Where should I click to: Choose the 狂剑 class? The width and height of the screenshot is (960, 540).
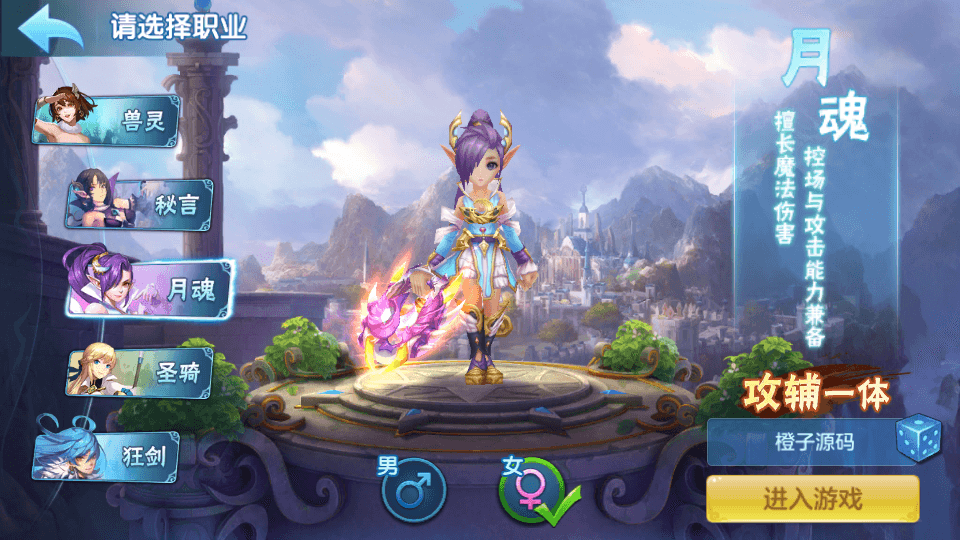110,456
